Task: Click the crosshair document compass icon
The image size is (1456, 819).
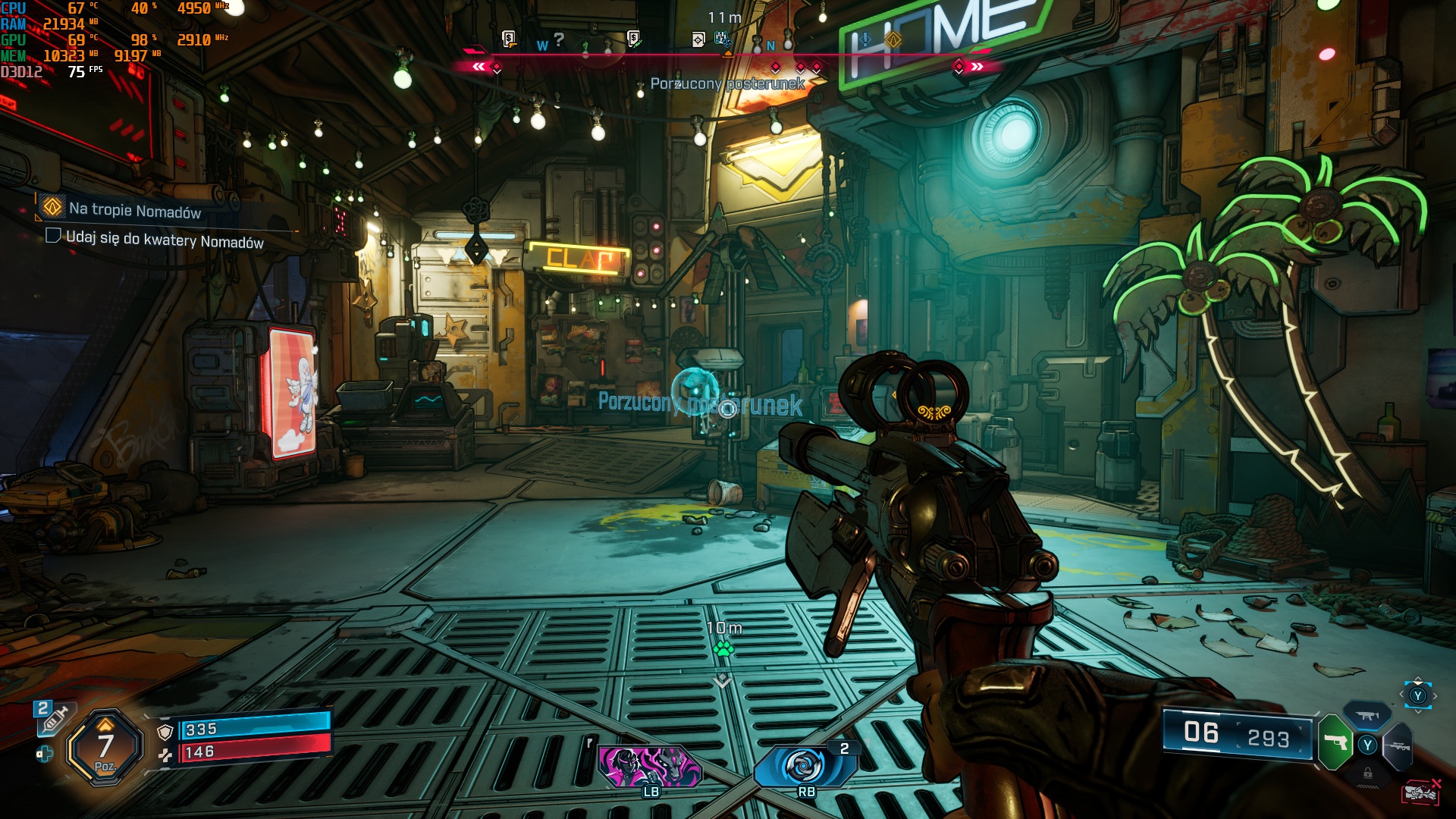Action: point(698,39)
